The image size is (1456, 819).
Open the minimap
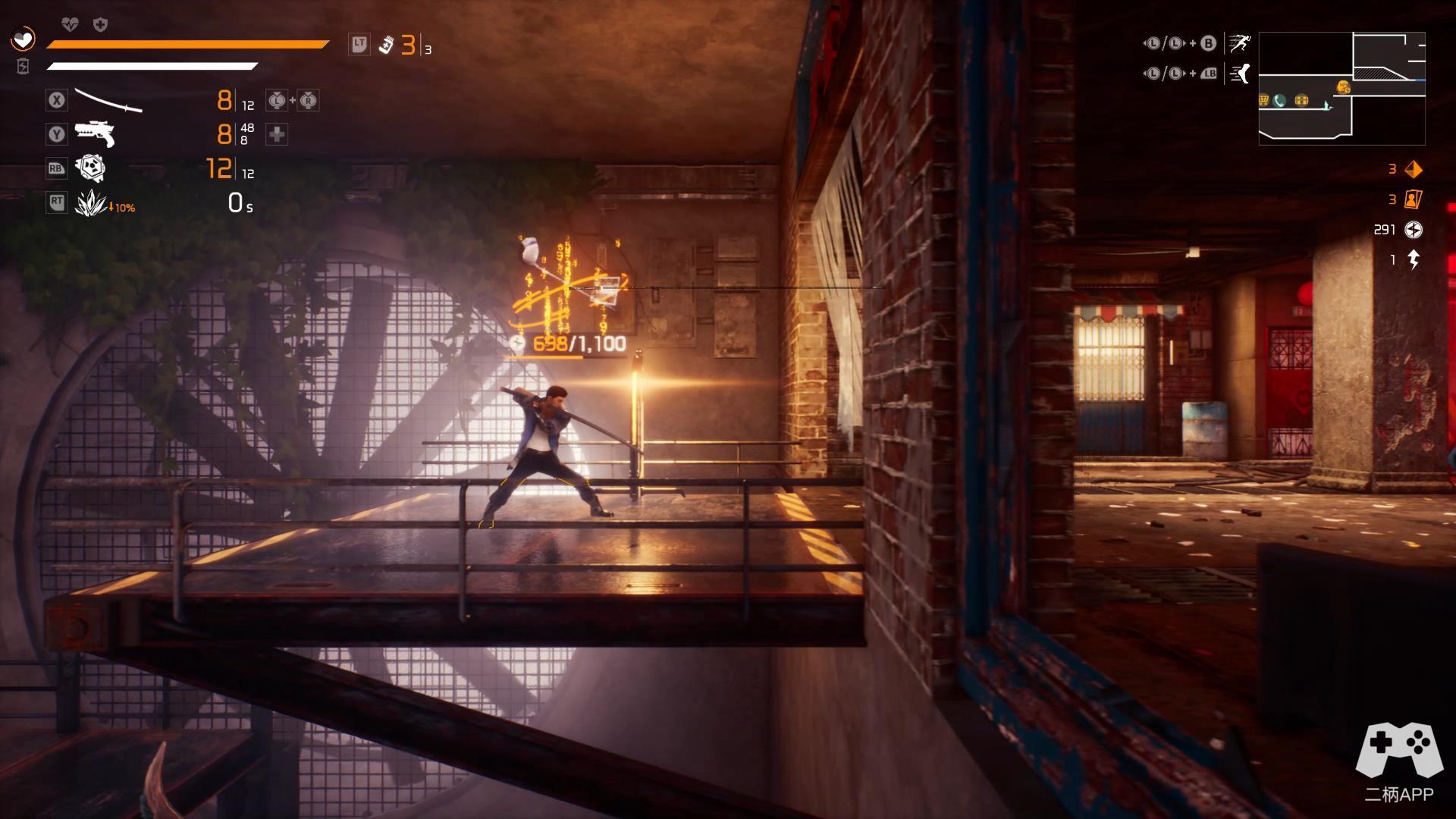coord(1341,88)
